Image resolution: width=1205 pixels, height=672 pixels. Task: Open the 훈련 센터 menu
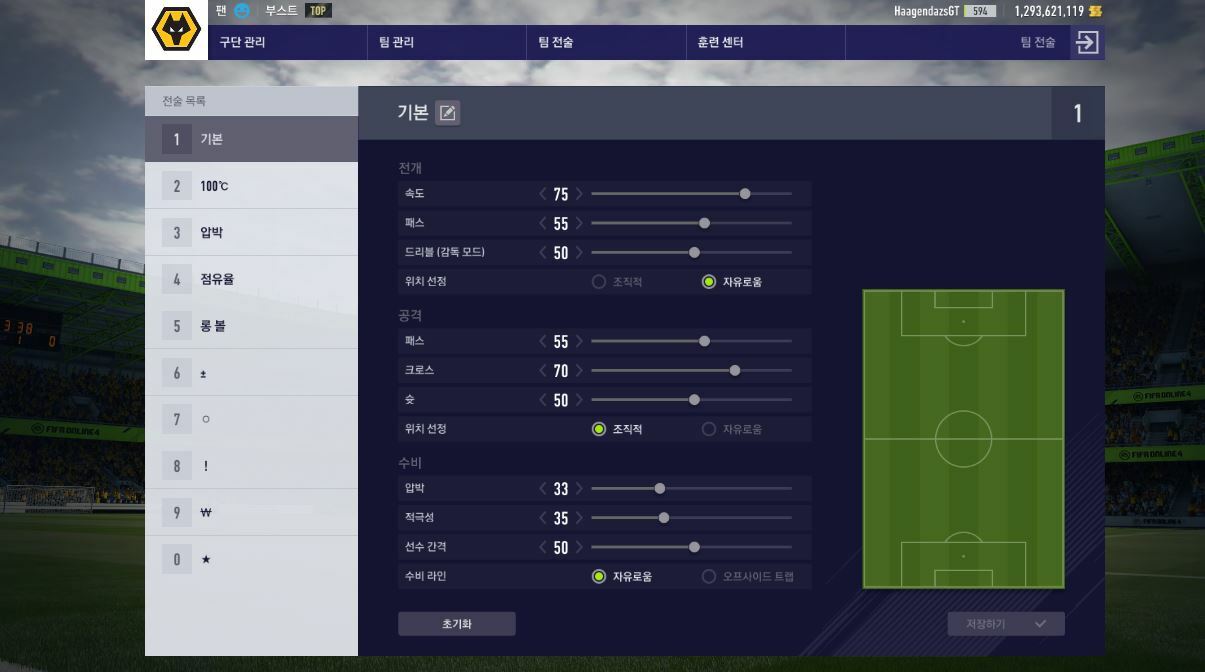[720, 42]
